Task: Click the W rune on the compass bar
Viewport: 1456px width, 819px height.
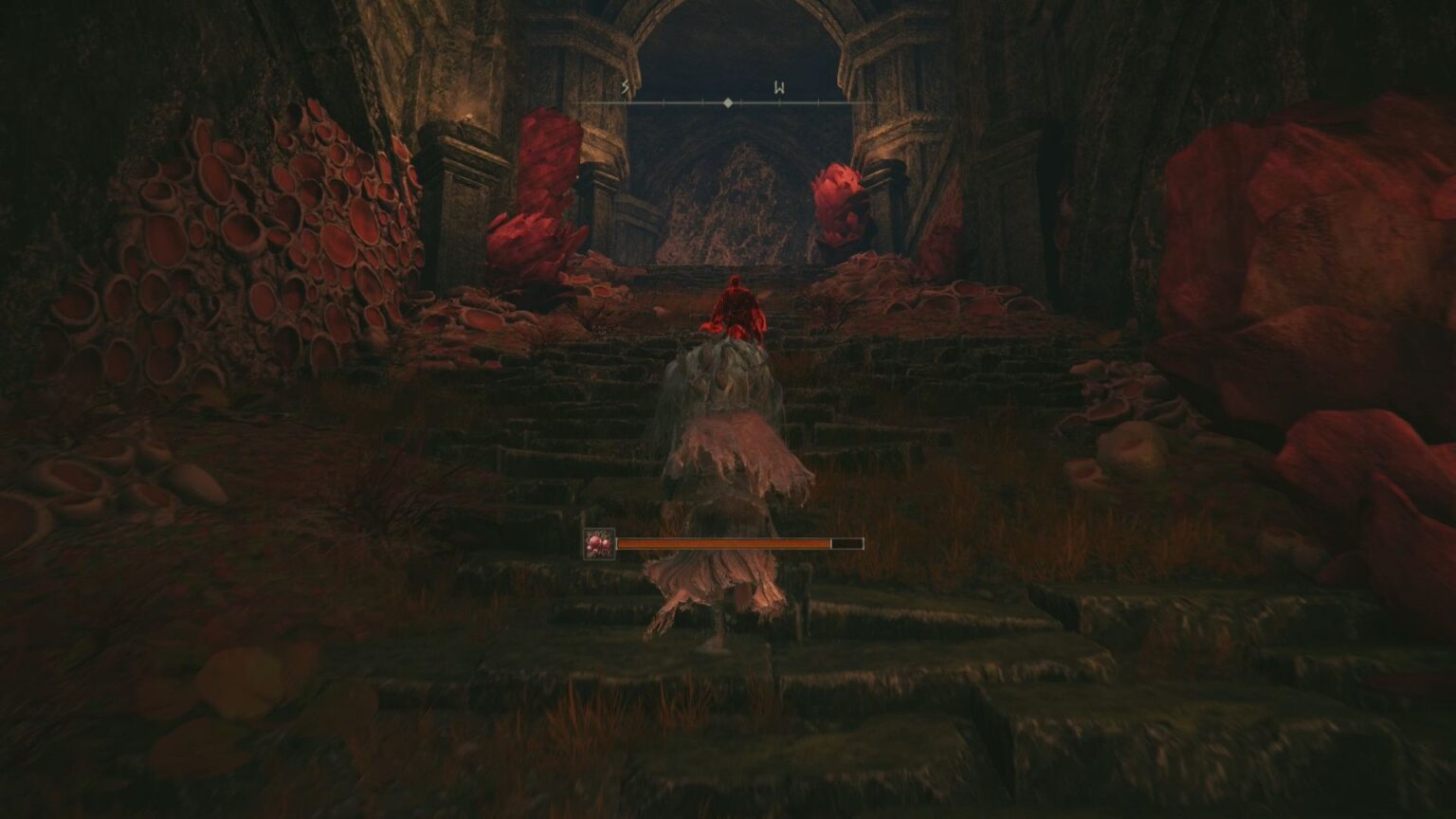Action: (x=779, y=87)
